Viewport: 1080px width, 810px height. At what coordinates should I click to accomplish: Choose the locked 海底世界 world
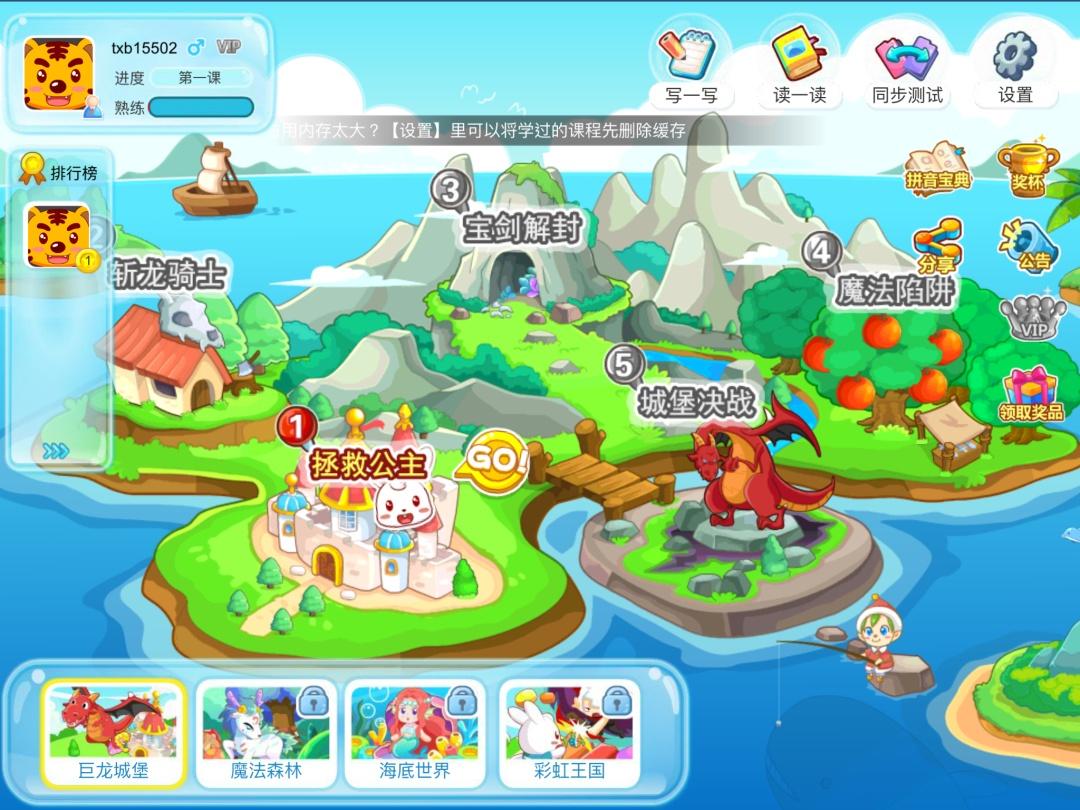click(415, 733)
